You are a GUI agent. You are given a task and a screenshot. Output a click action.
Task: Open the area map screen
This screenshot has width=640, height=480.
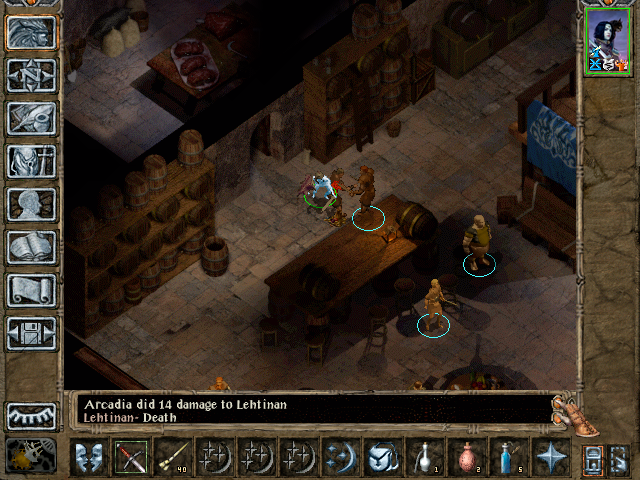click(31, 75)
